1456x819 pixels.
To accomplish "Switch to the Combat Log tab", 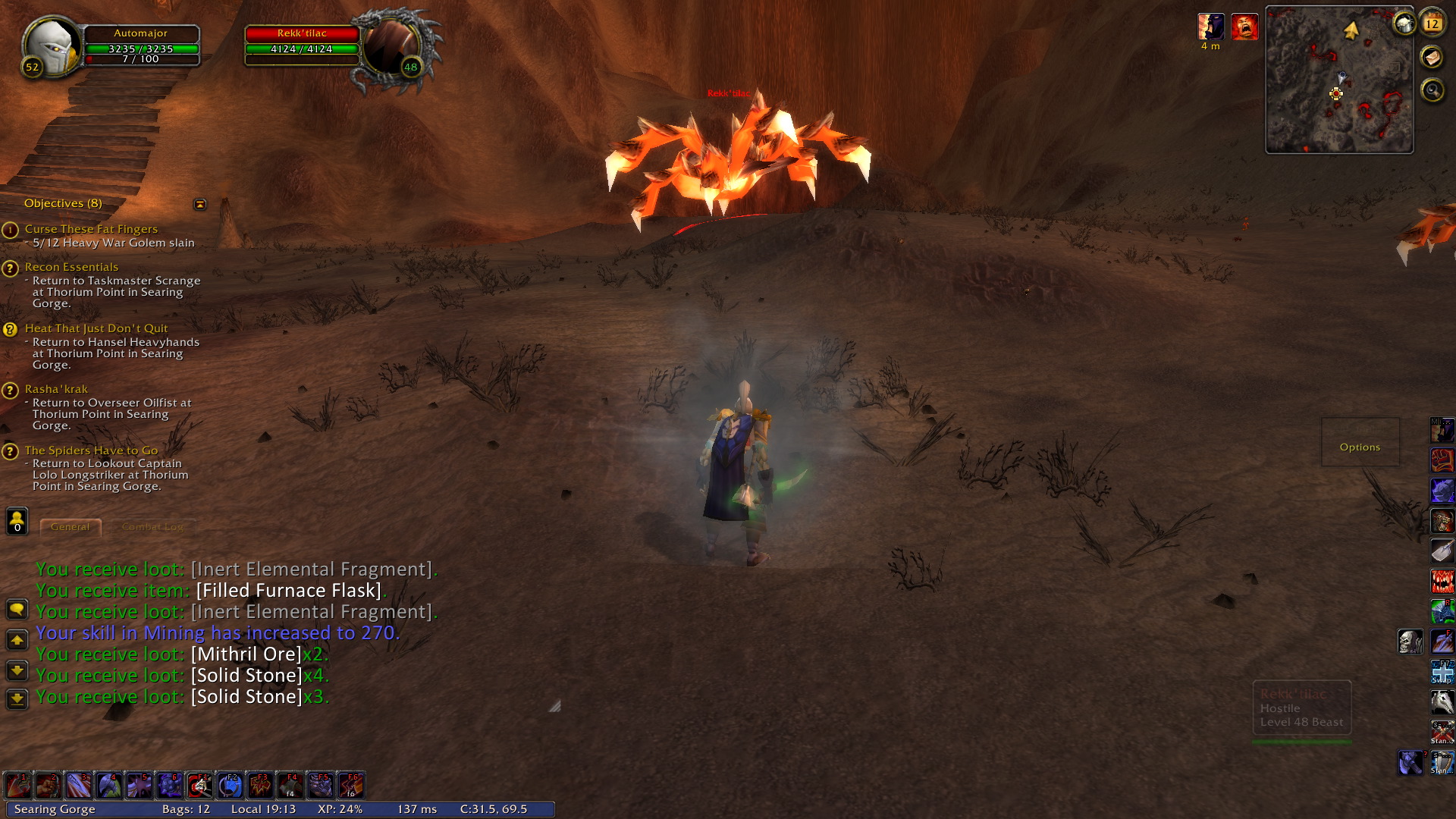I will click(x=152, y=527).
